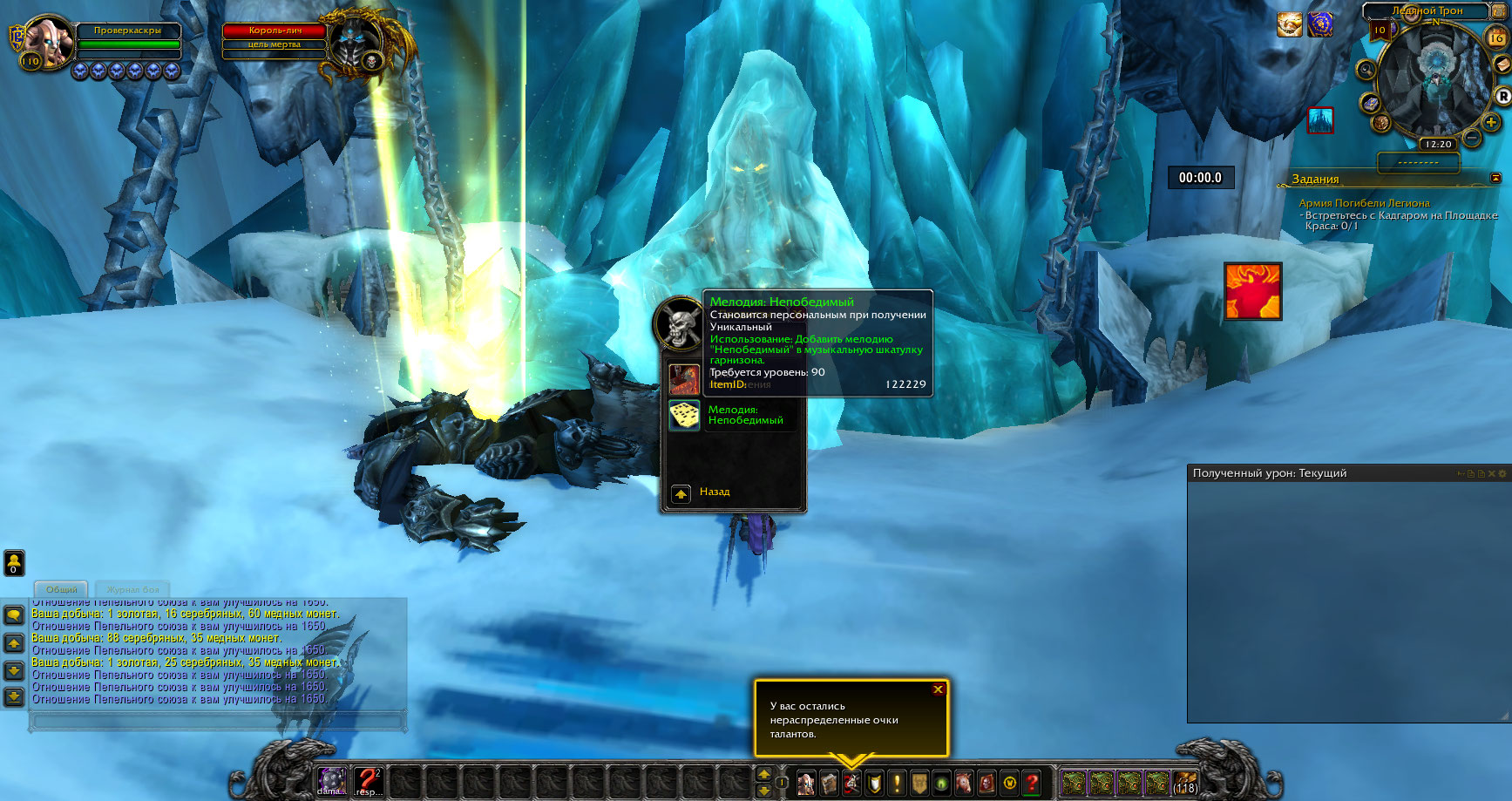Loot the Мелодия: Непобедимый item

[x=685, y=416]
